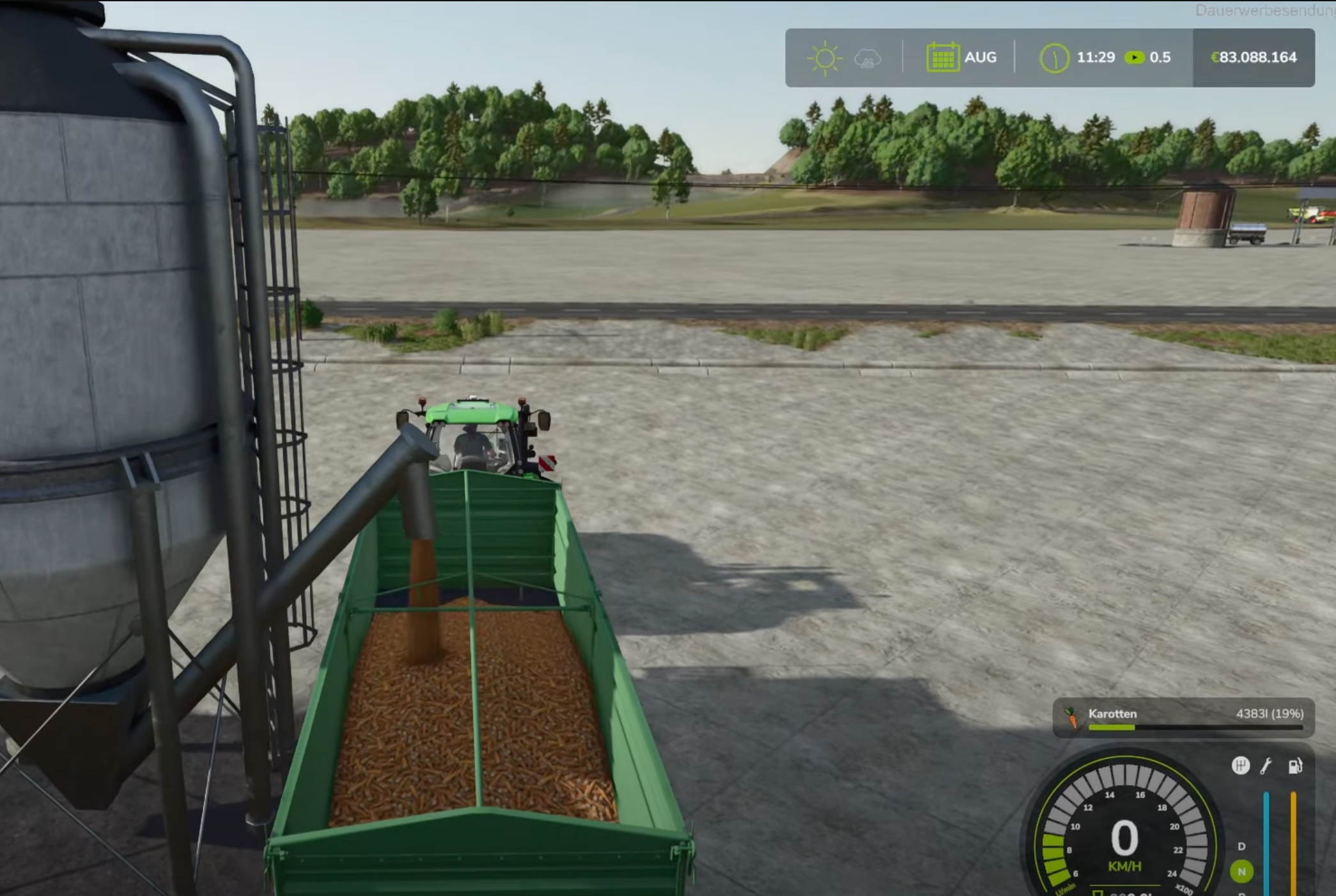
Task: Click the sunny weather icon
Action: [824, 58]
